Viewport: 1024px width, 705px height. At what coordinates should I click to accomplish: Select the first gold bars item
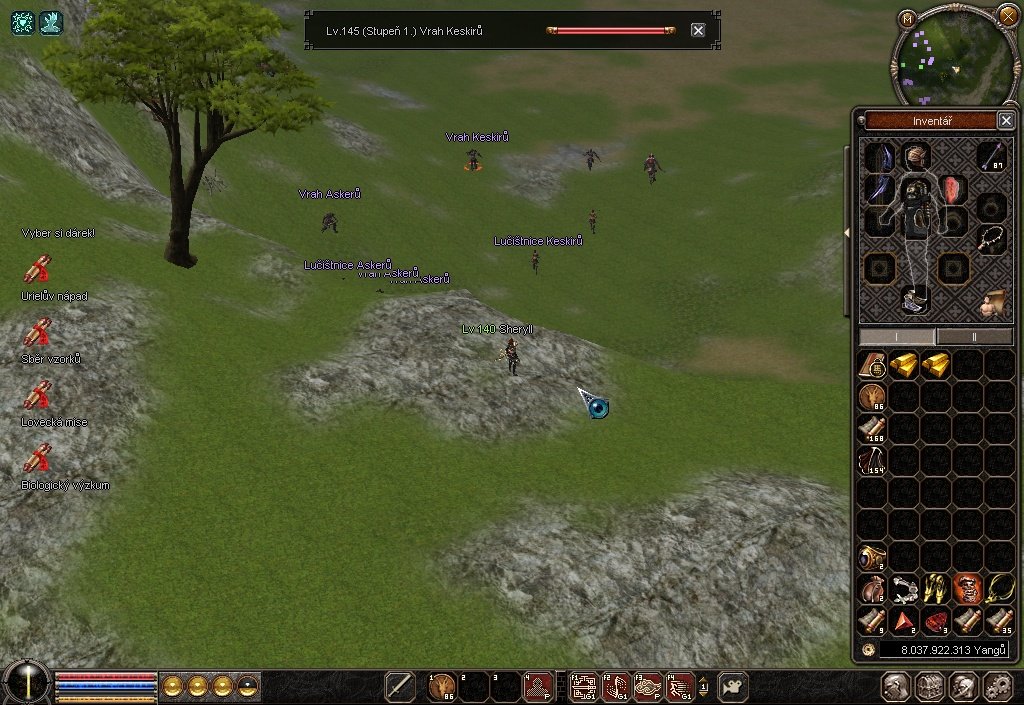click(904, 365)
